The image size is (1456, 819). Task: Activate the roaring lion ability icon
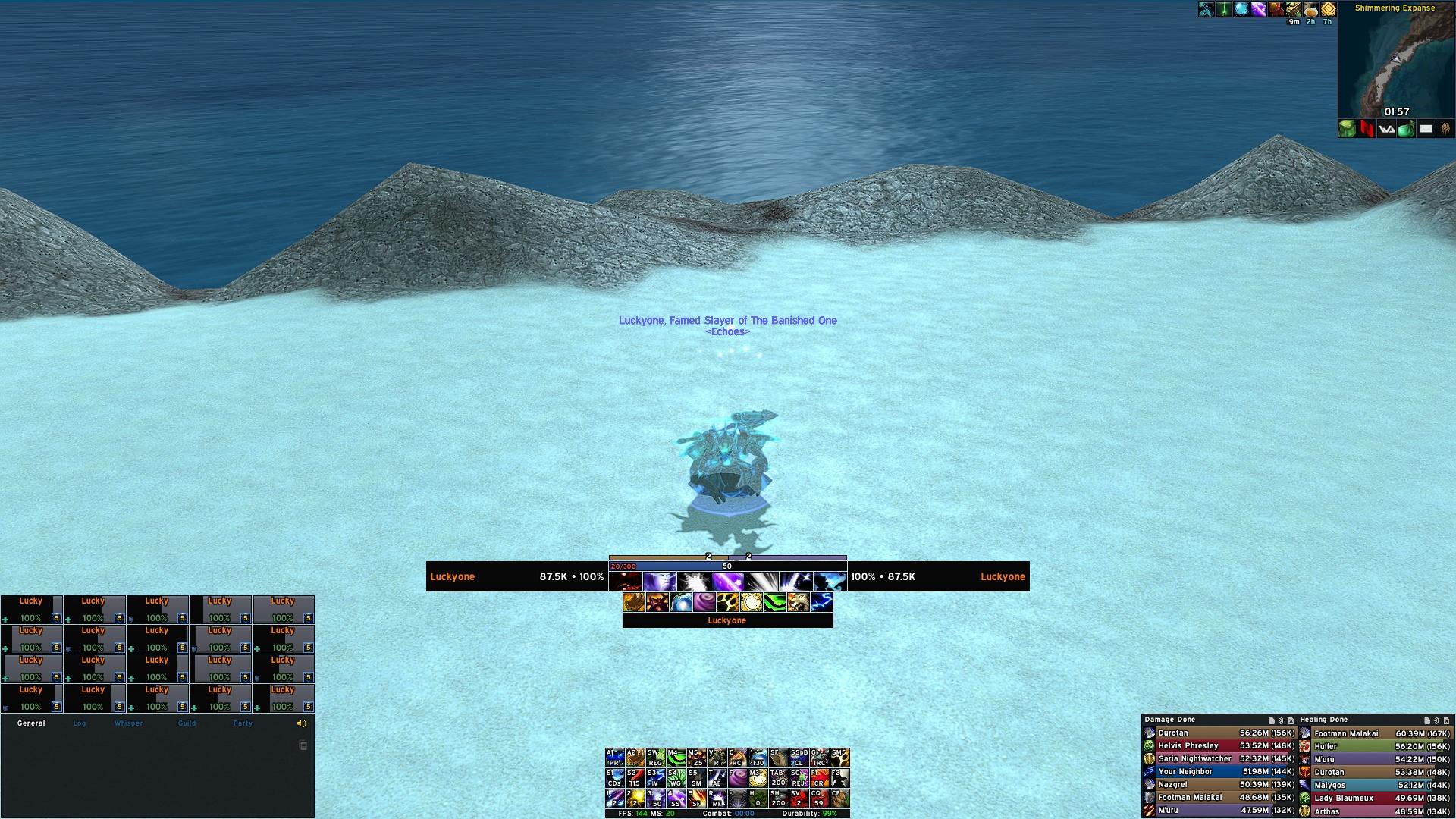[798, 603]
